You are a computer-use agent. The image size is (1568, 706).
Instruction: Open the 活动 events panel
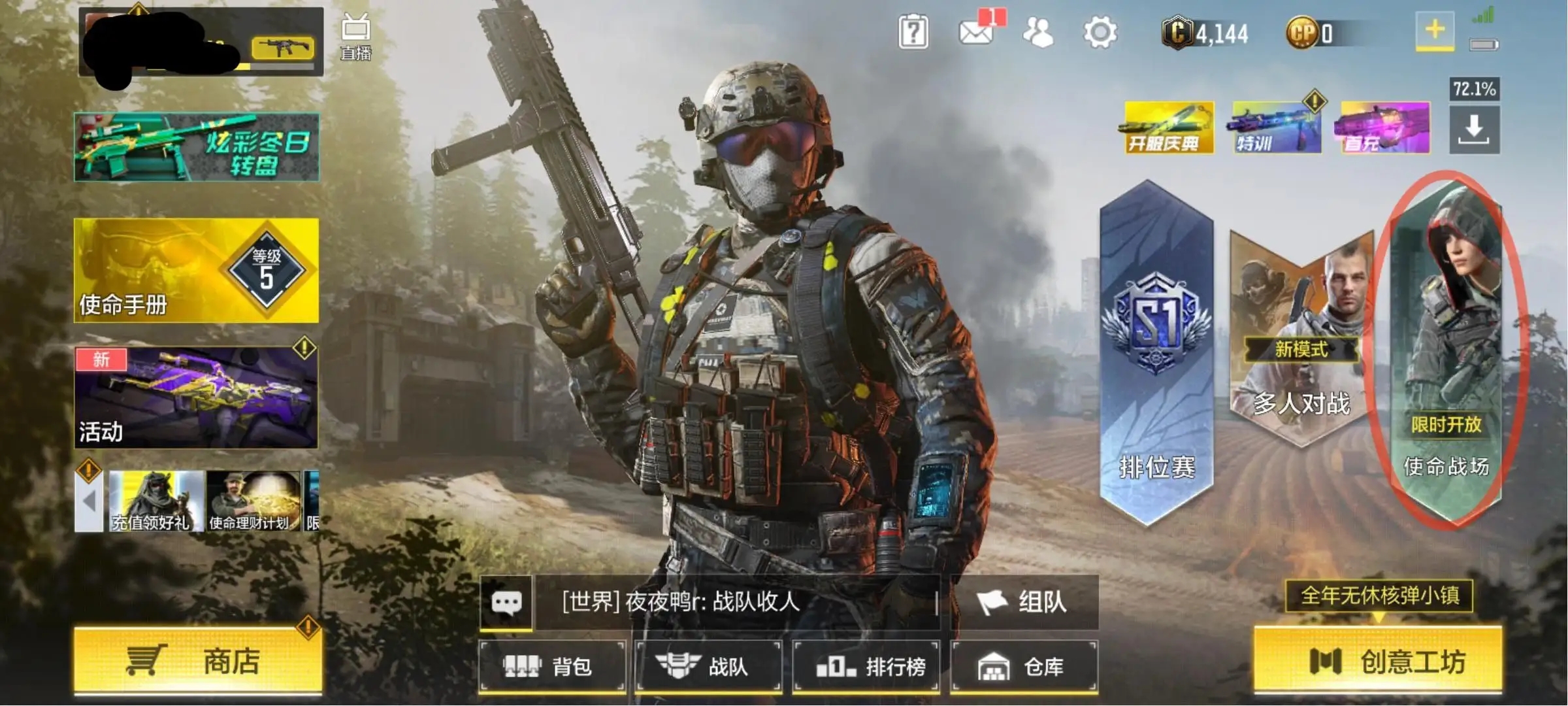pyautogui.click(x=196, y=397)
